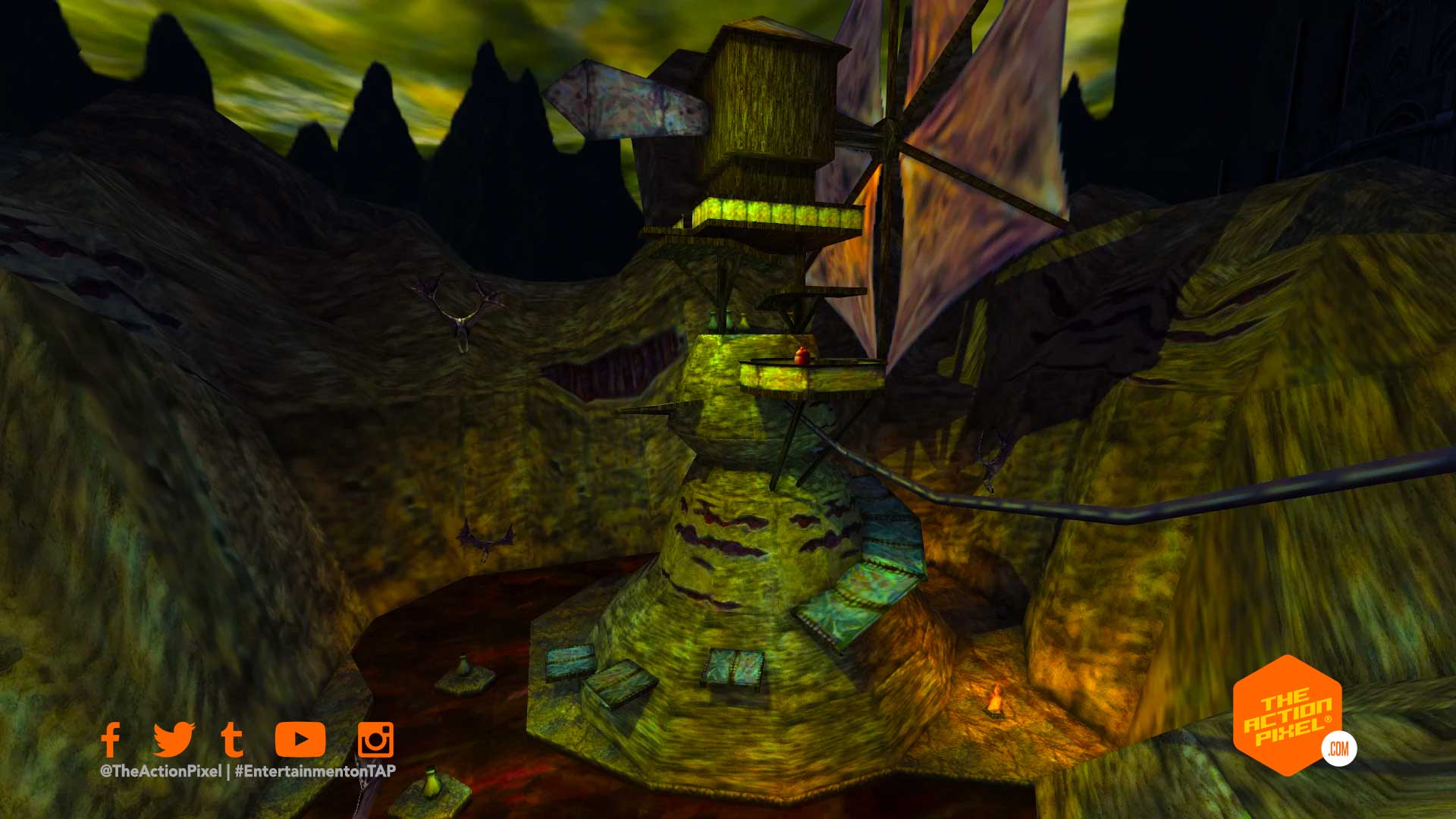
Task: Click the YouTube icon in the watermark
Action: click(300, 739)
